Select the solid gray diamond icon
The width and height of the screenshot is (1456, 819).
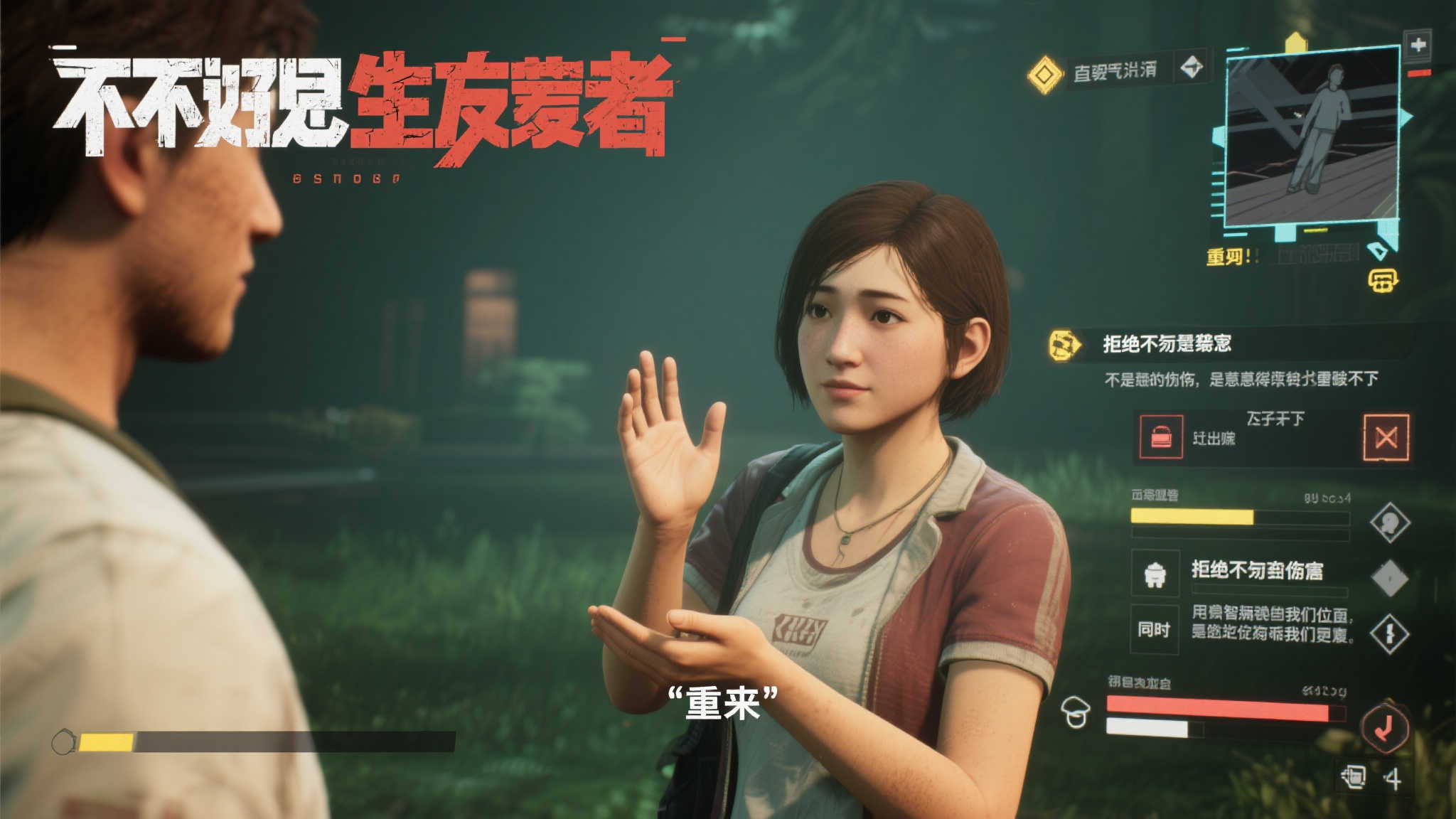[1390, 577]
